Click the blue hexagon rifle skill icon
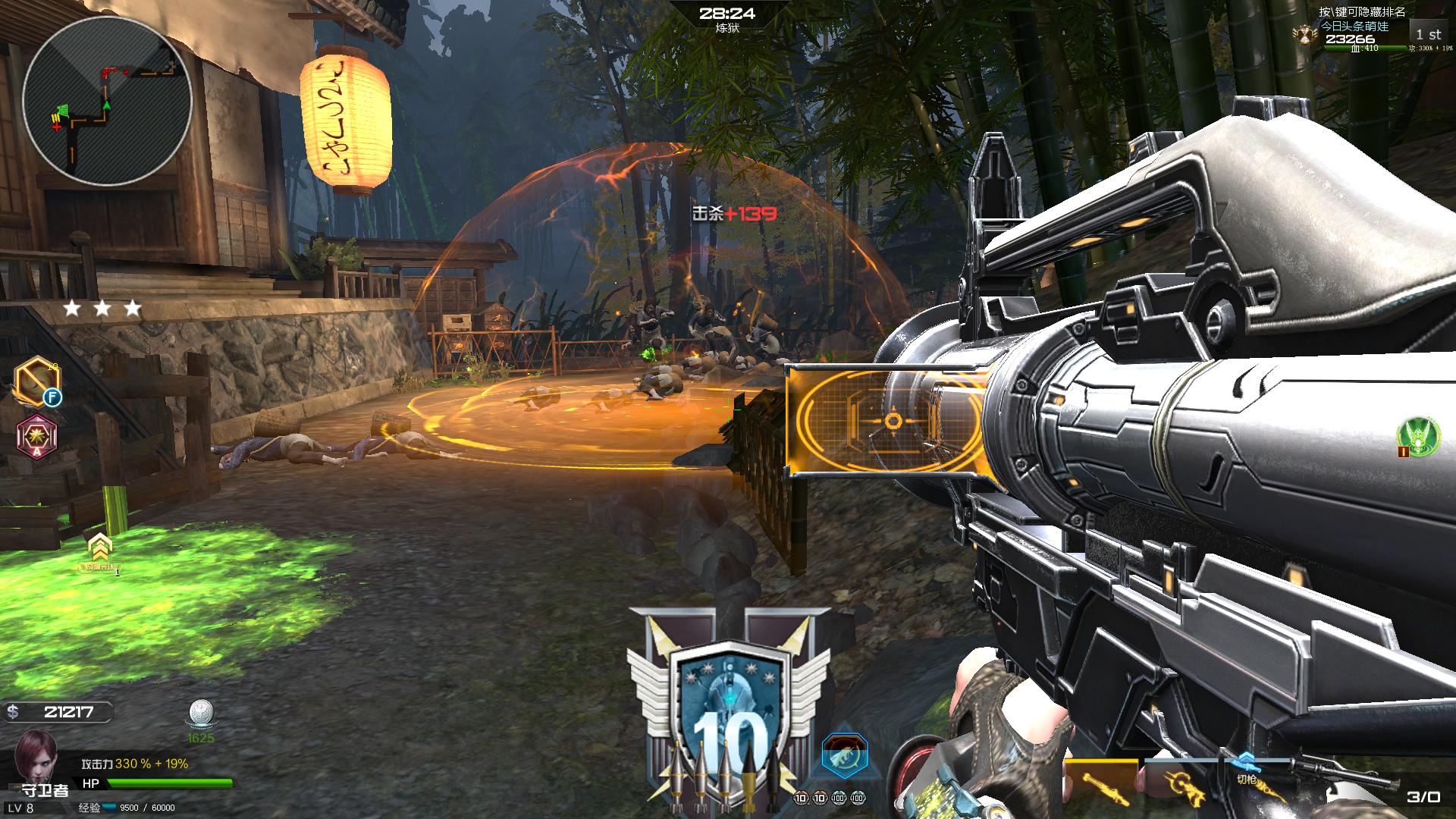The image size is (1456, 819). click(844, 755)
